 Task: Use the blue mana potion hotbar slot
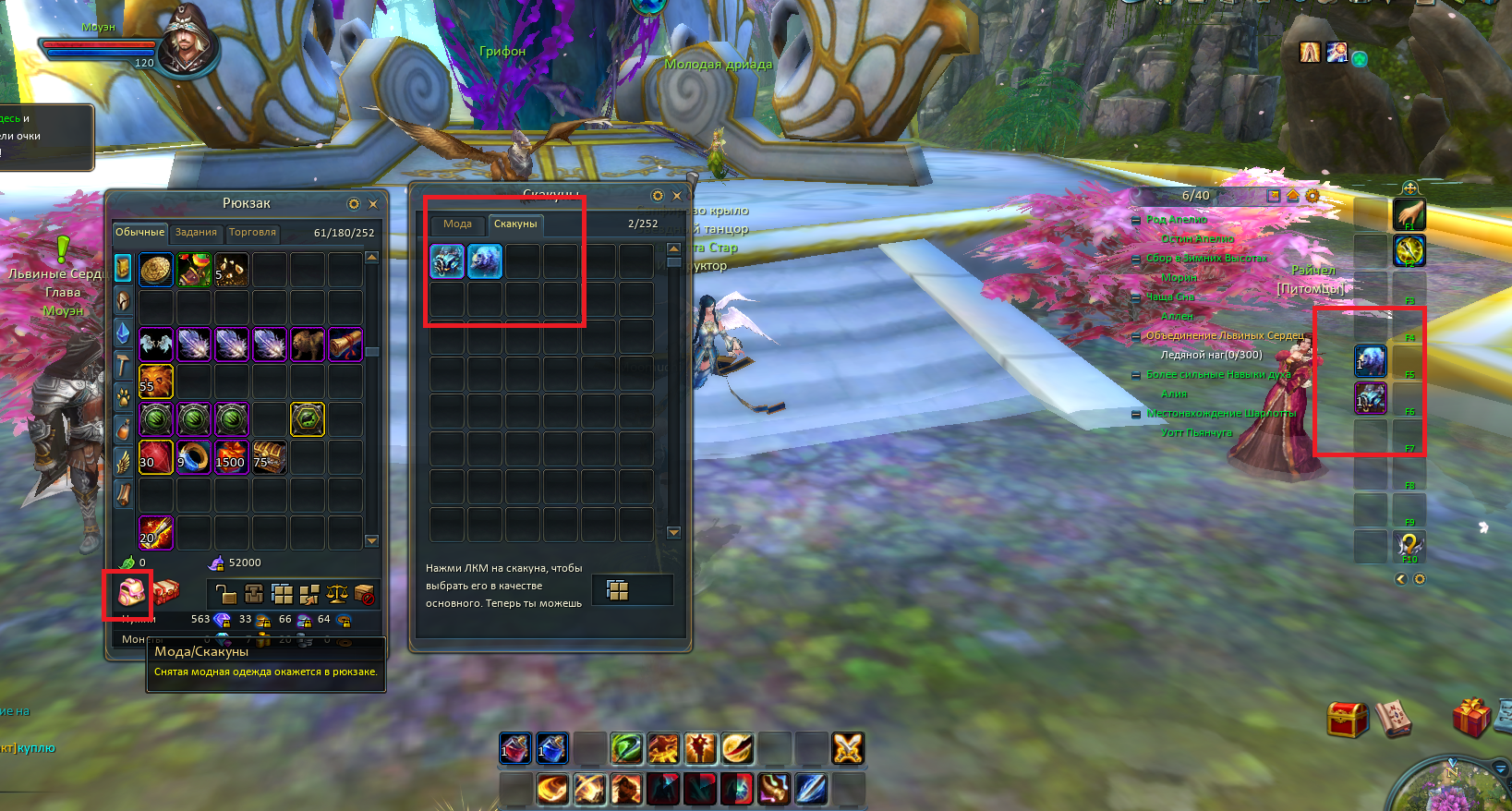click(x=552, y=748)
